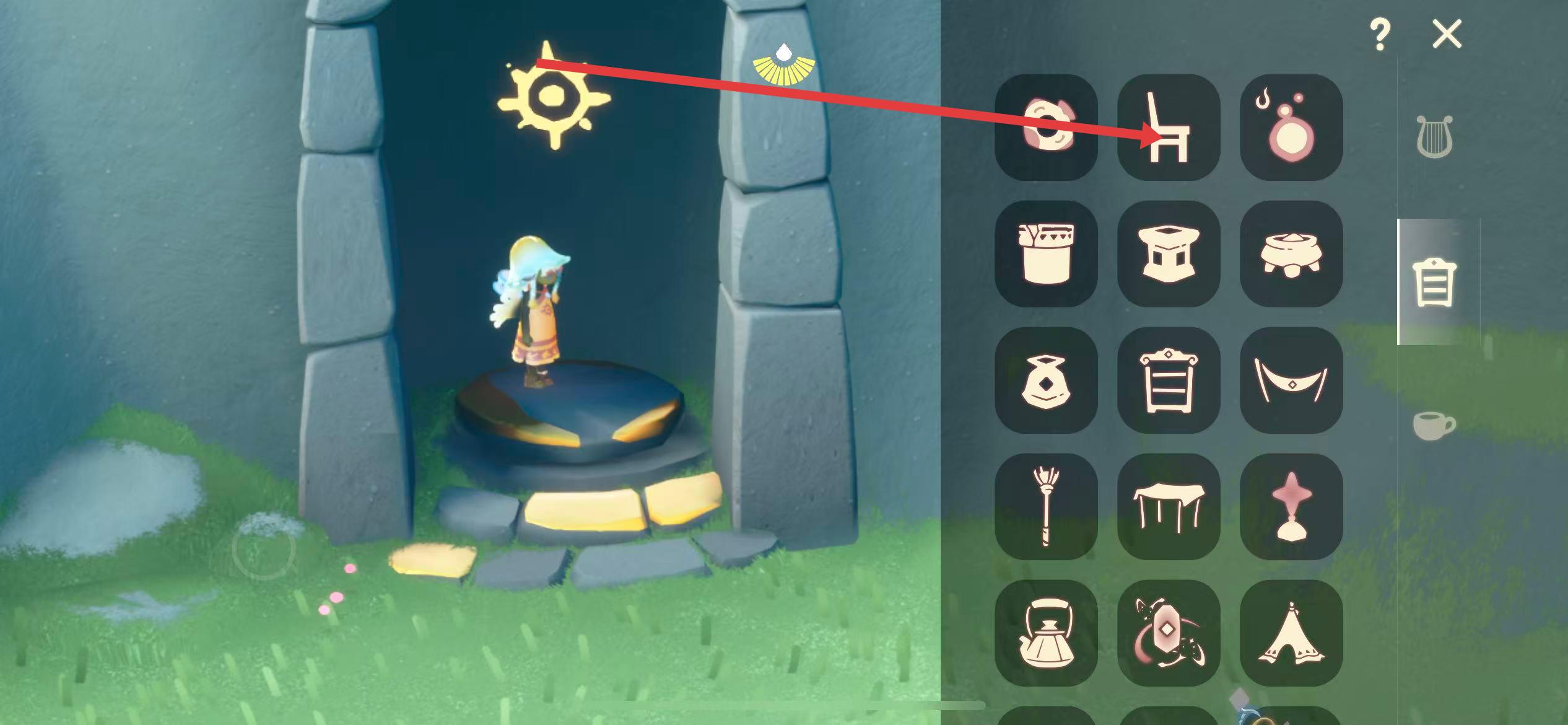The image size is (1568, 725).
Task: Switch to the teacup tab
Action: pos(1434,424)
